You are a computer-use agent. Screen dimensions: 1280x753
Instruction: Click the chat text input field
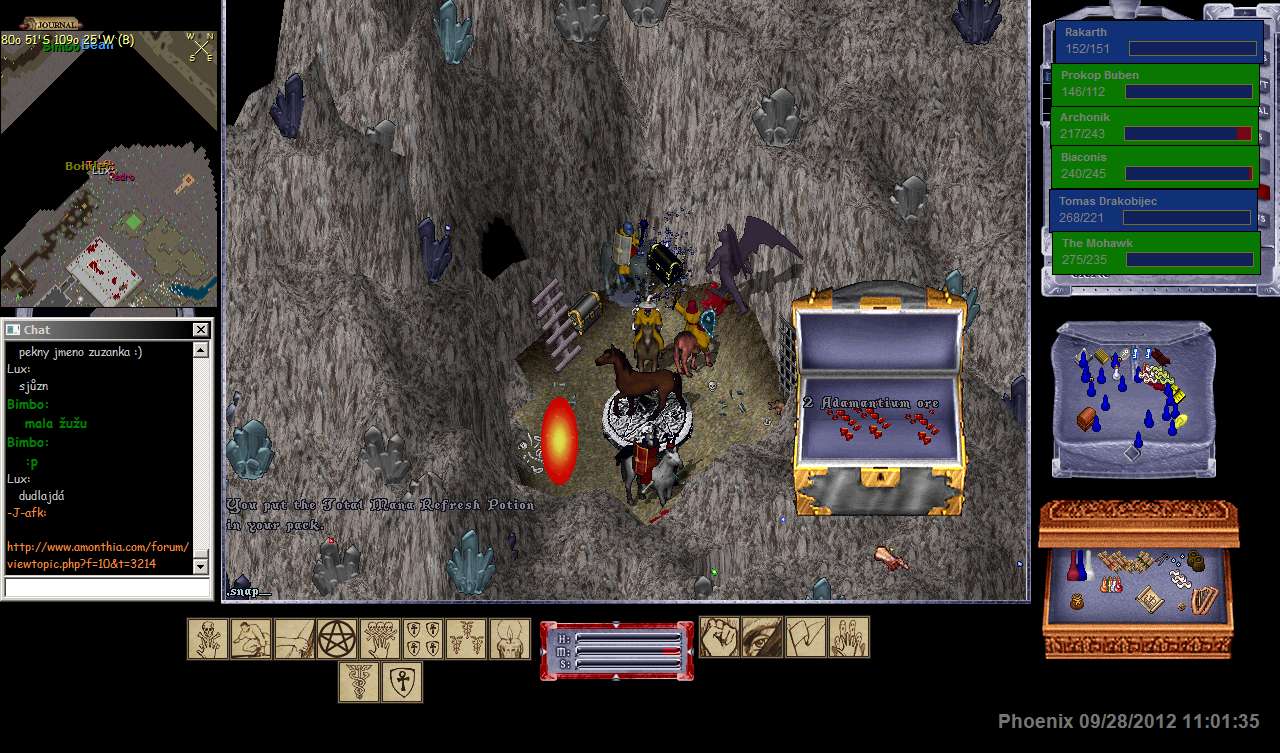(108, 588)
